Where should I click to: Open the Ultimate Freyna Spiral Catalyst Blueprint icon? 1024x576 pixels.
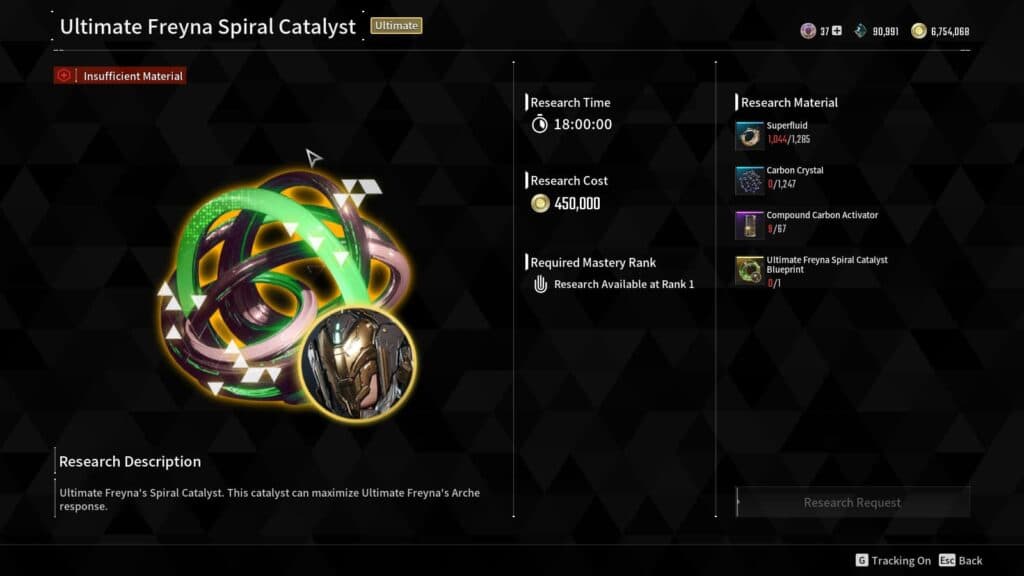(749, 270)
